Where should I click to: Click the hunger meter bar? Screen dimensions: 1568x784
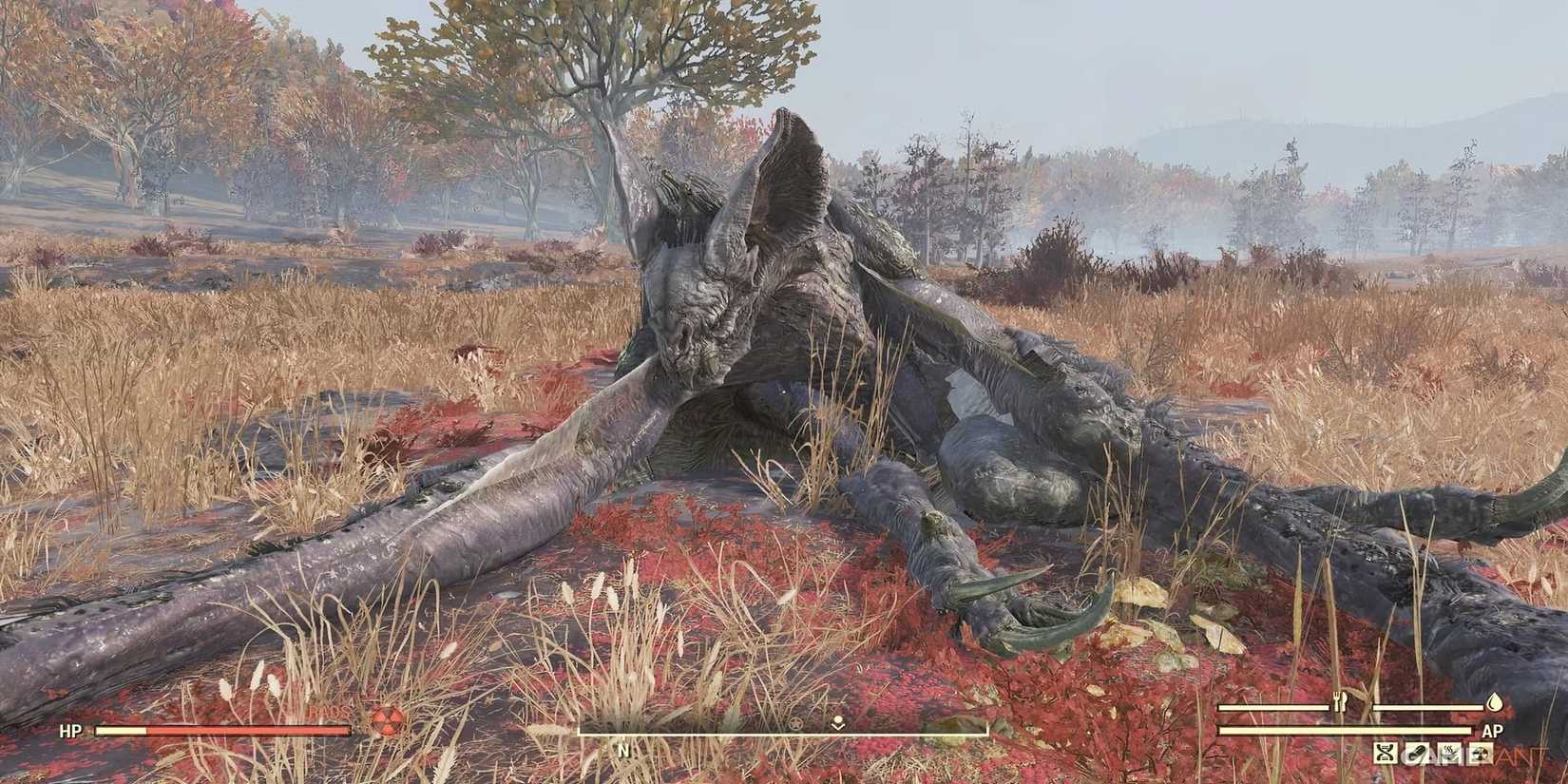point(1273,708)
